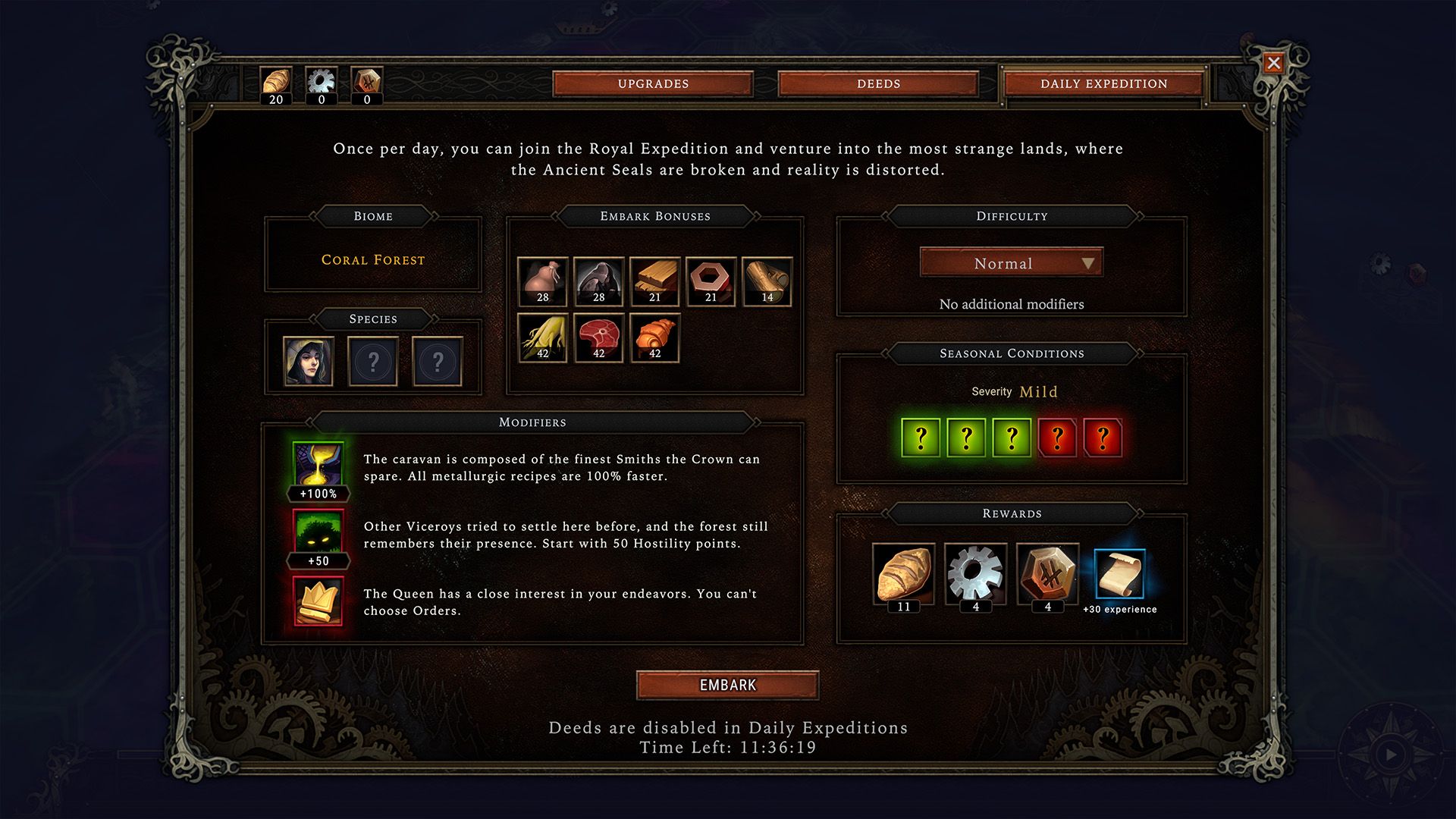Switch to the Upgrades tab
Screen dimensions: 1456x819
tap(653, 83)
